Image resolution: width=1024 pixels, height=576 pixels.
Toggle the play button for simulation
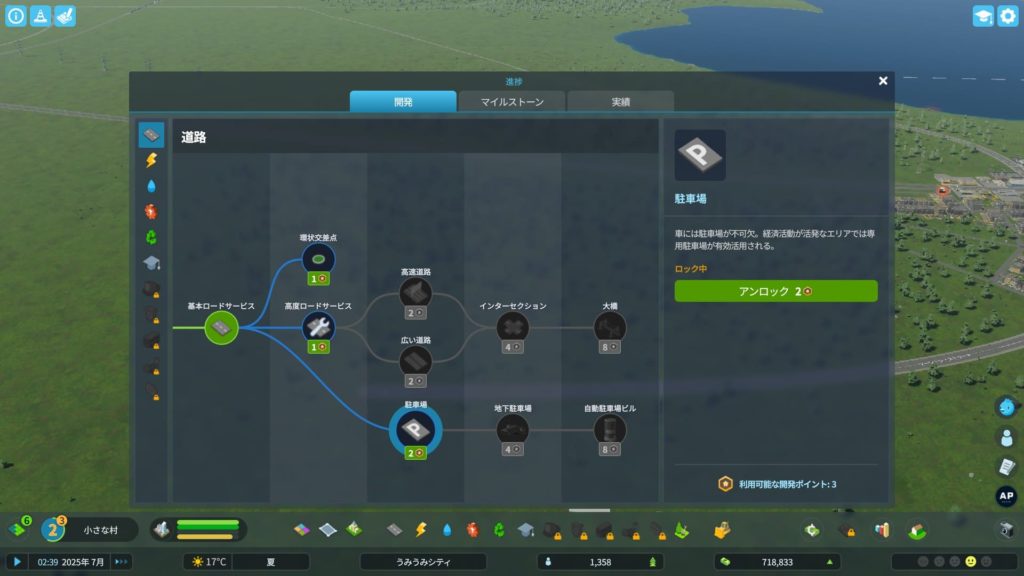(x=17, y=562)
